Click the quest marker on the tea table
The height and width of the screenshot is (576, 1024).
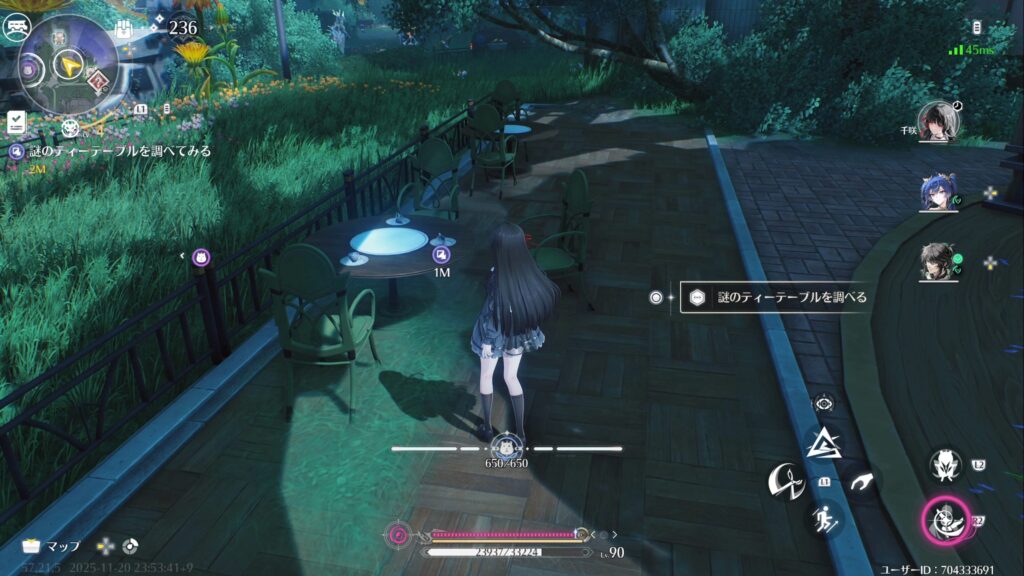click(441, 254)
